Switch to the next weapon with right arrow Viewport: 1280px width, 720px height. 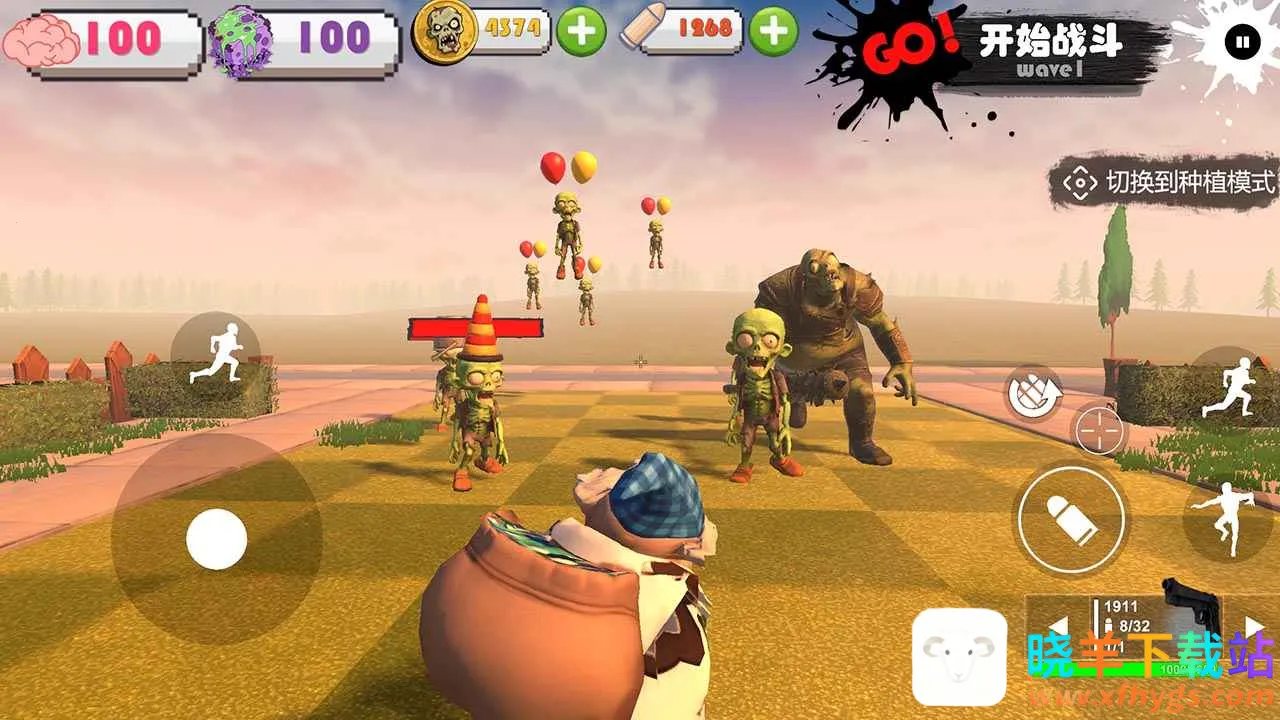coord(1254,626)
